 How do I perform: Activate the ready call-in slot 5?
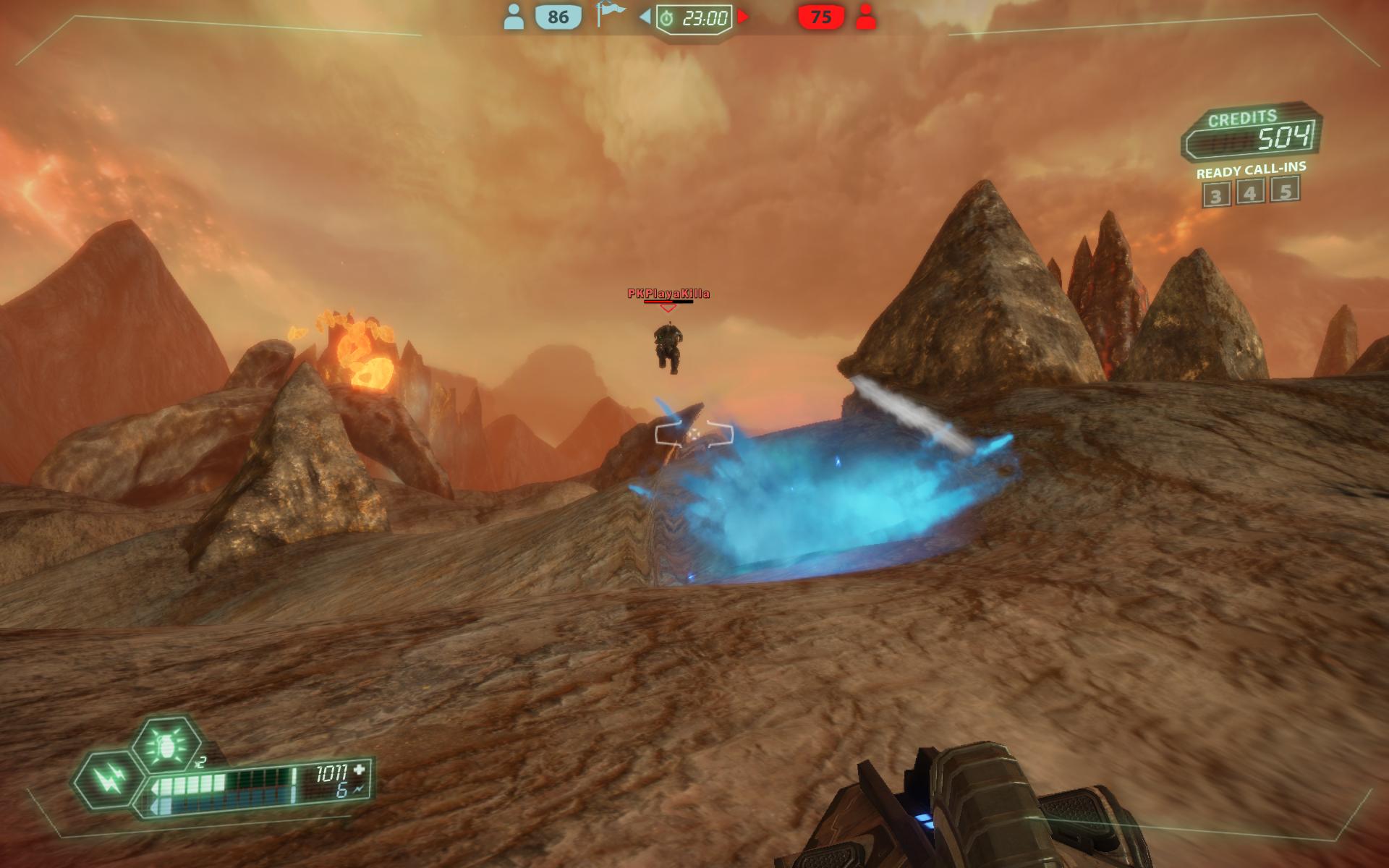[1286, 190]
